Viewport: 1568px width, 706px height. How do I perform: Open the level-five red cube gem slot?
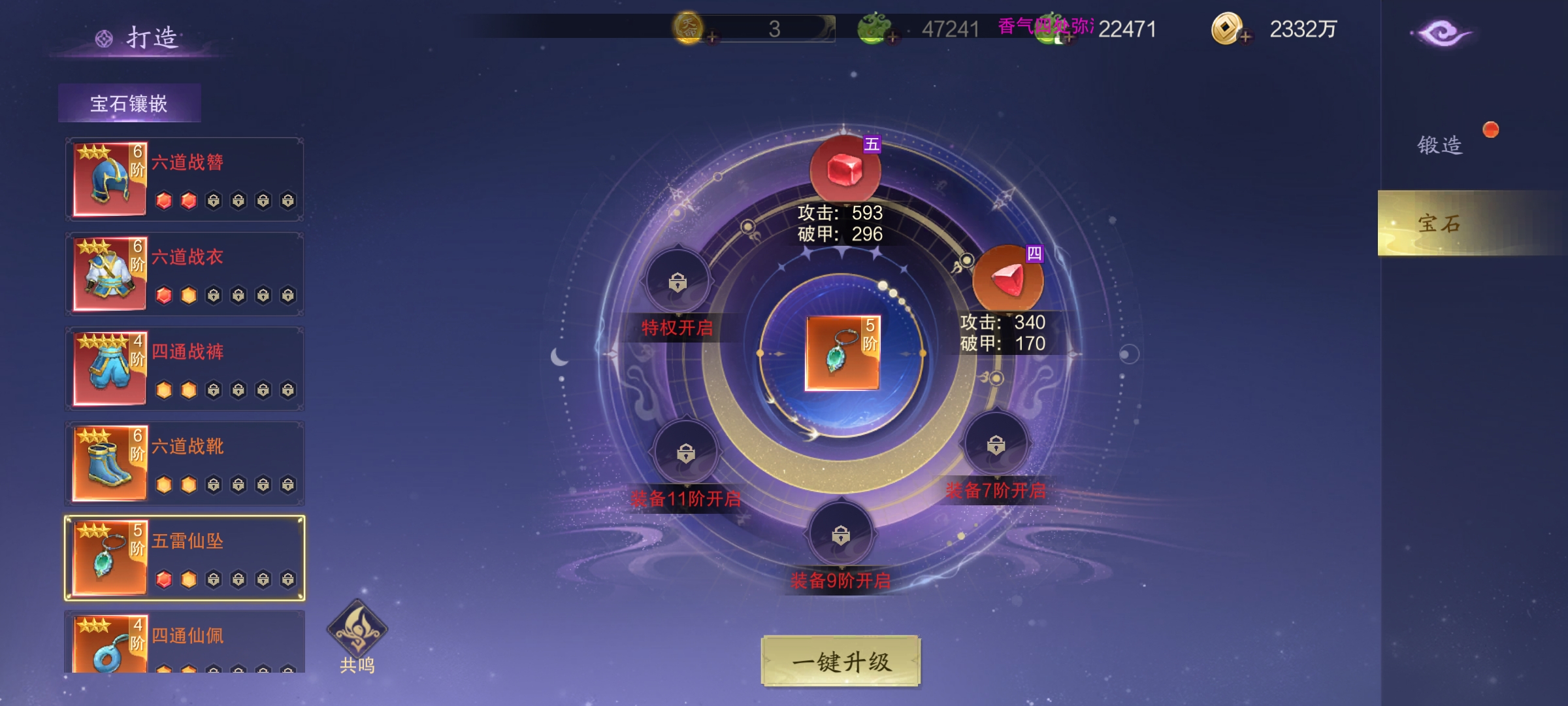[845, 170]
